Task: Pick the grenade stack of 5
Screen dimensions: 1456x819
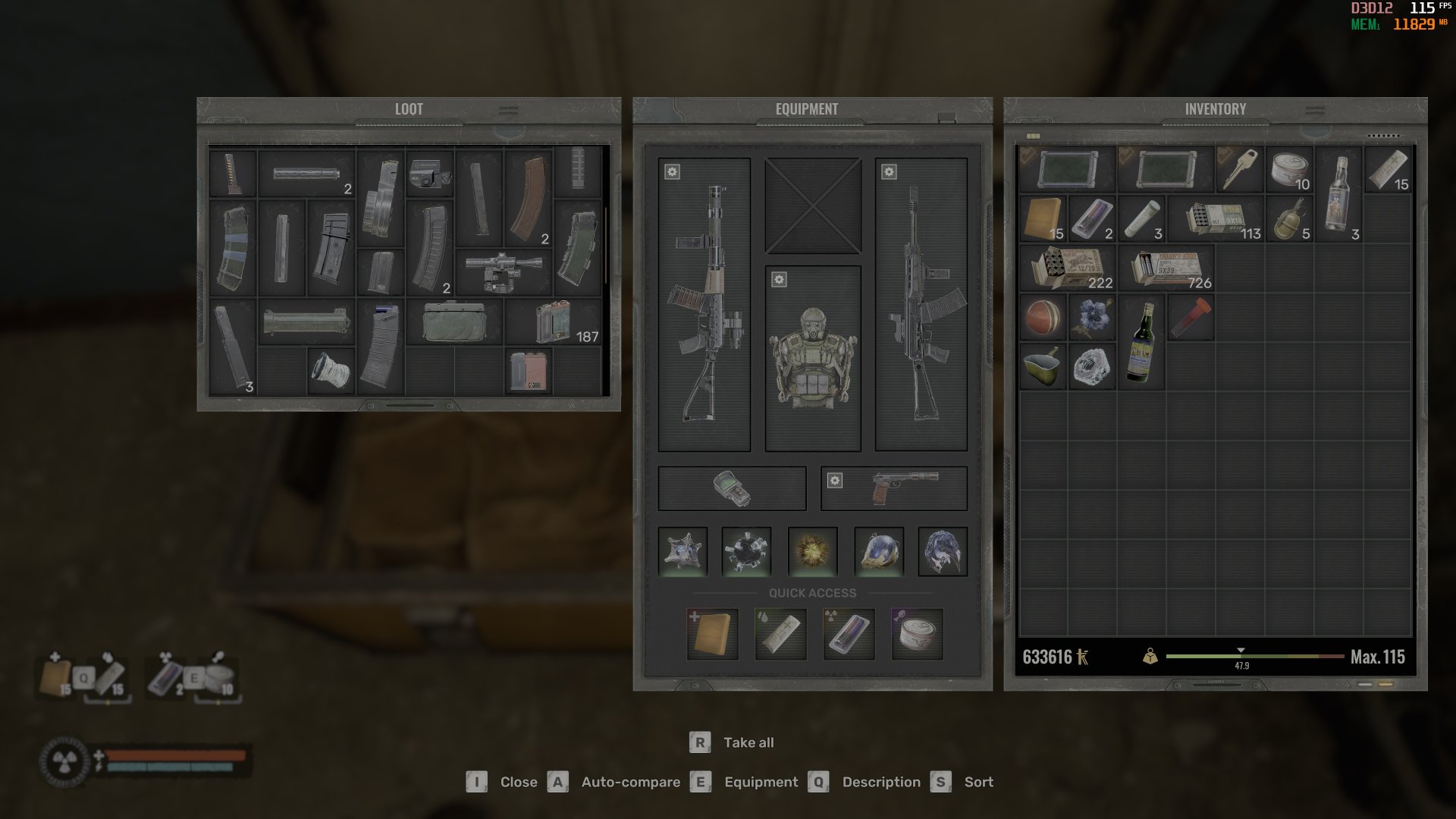Action: (1289, 218)
